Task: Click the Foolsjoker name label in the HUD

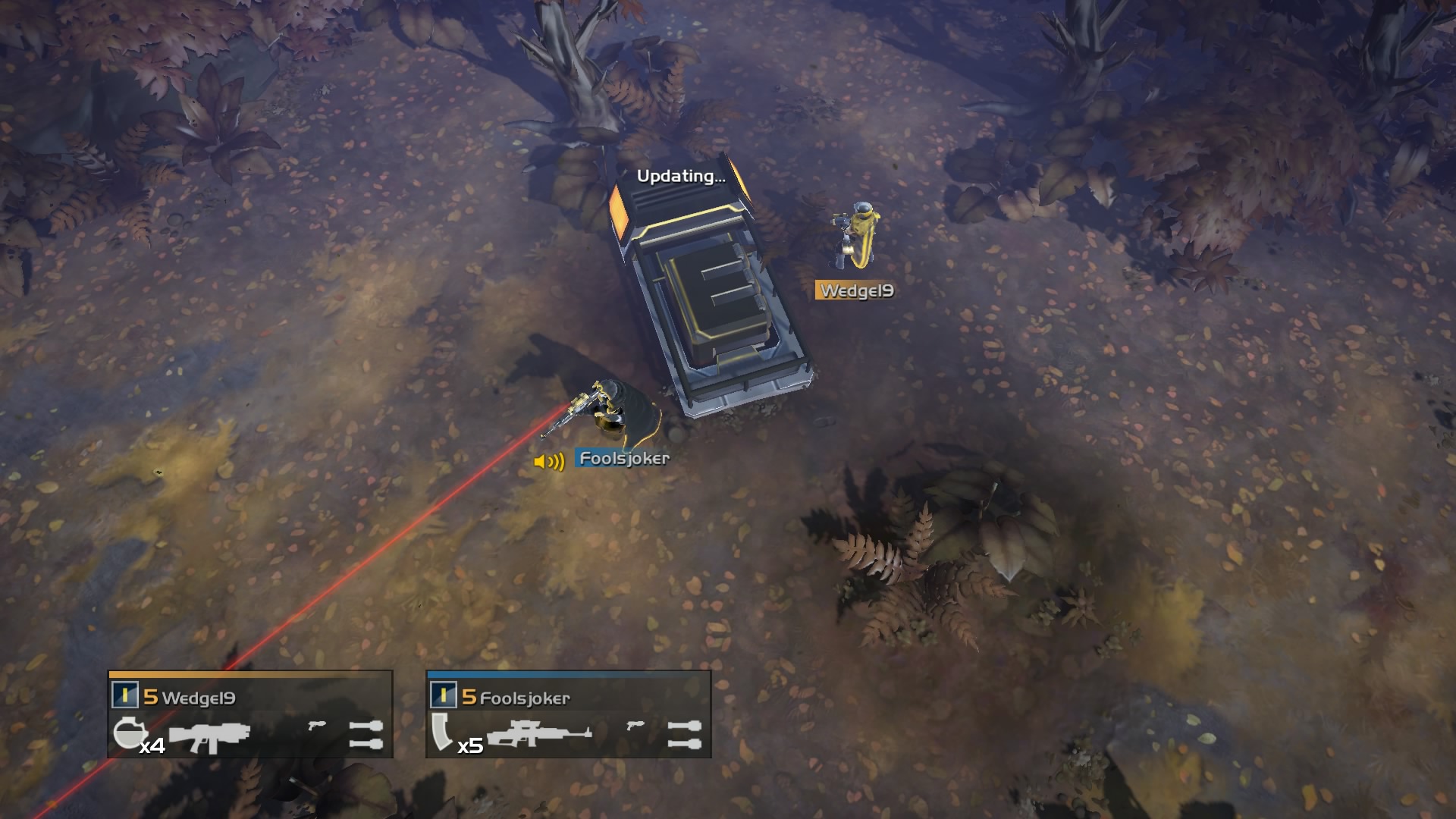Action: [x=523, y=699]
